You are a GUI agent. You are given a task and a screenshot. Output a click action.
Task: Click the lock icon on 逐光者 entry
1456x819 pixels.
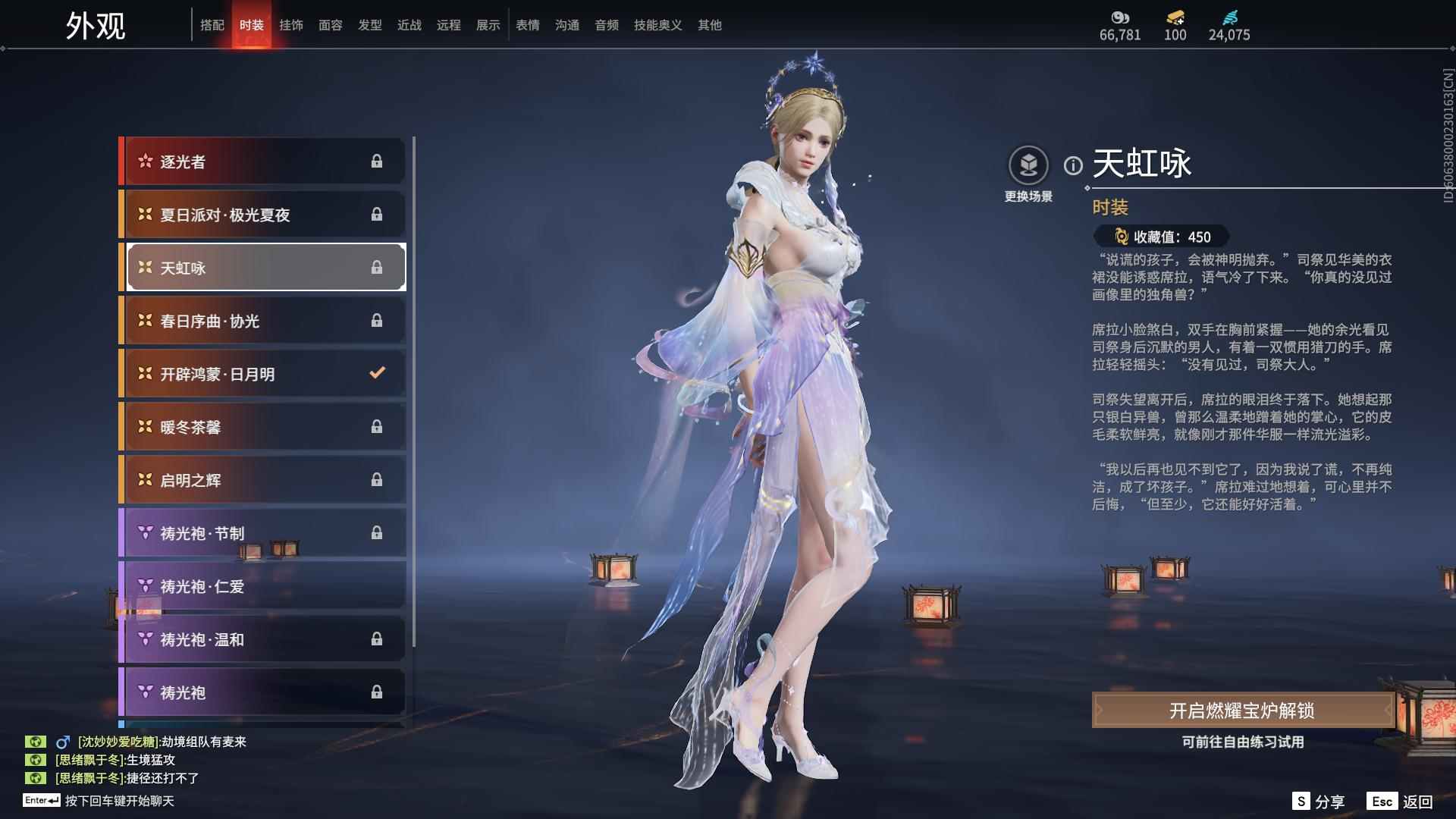tap(377, 162)
